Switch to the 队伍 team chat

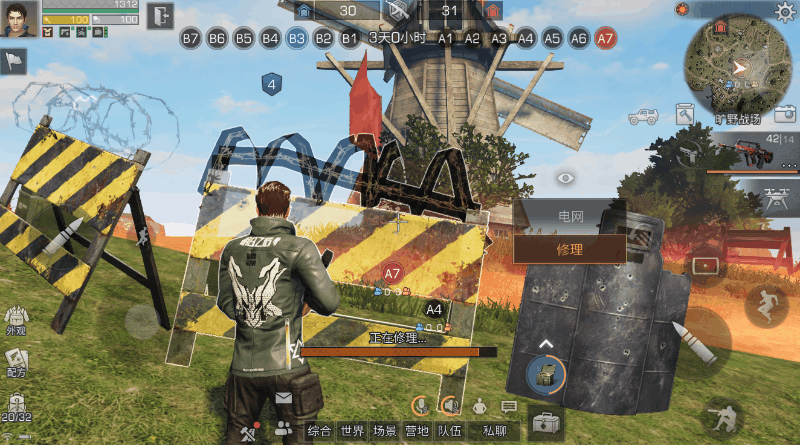tap(449, 431)
